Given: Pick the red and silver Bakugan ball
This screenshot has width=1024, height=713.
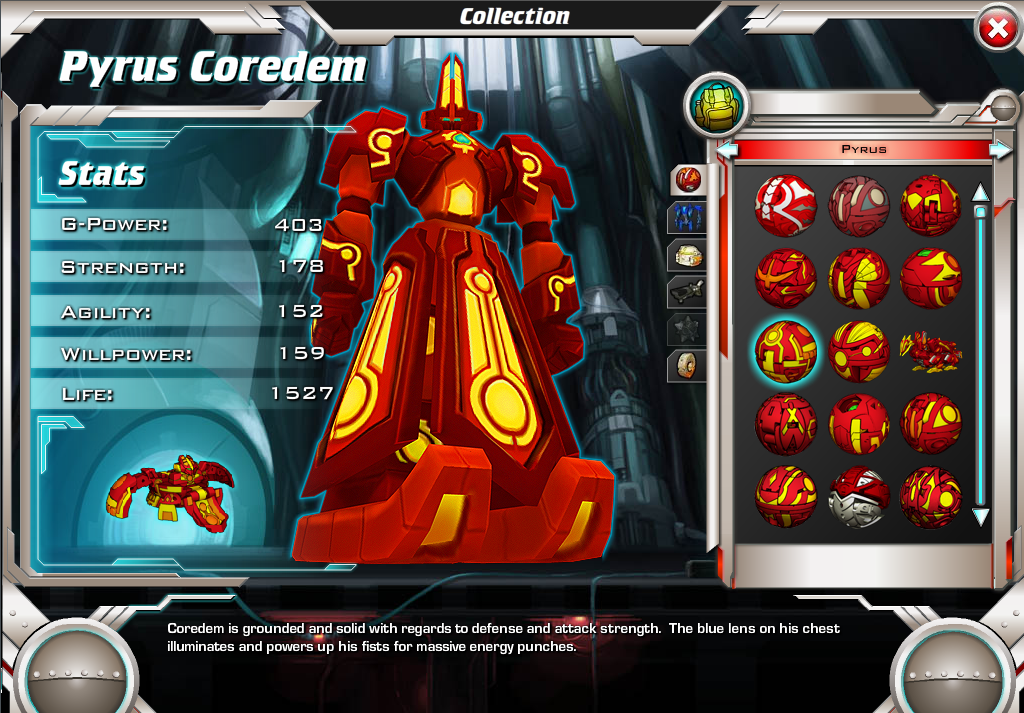Looking at the screenshot, I should [x=858, y=497].
